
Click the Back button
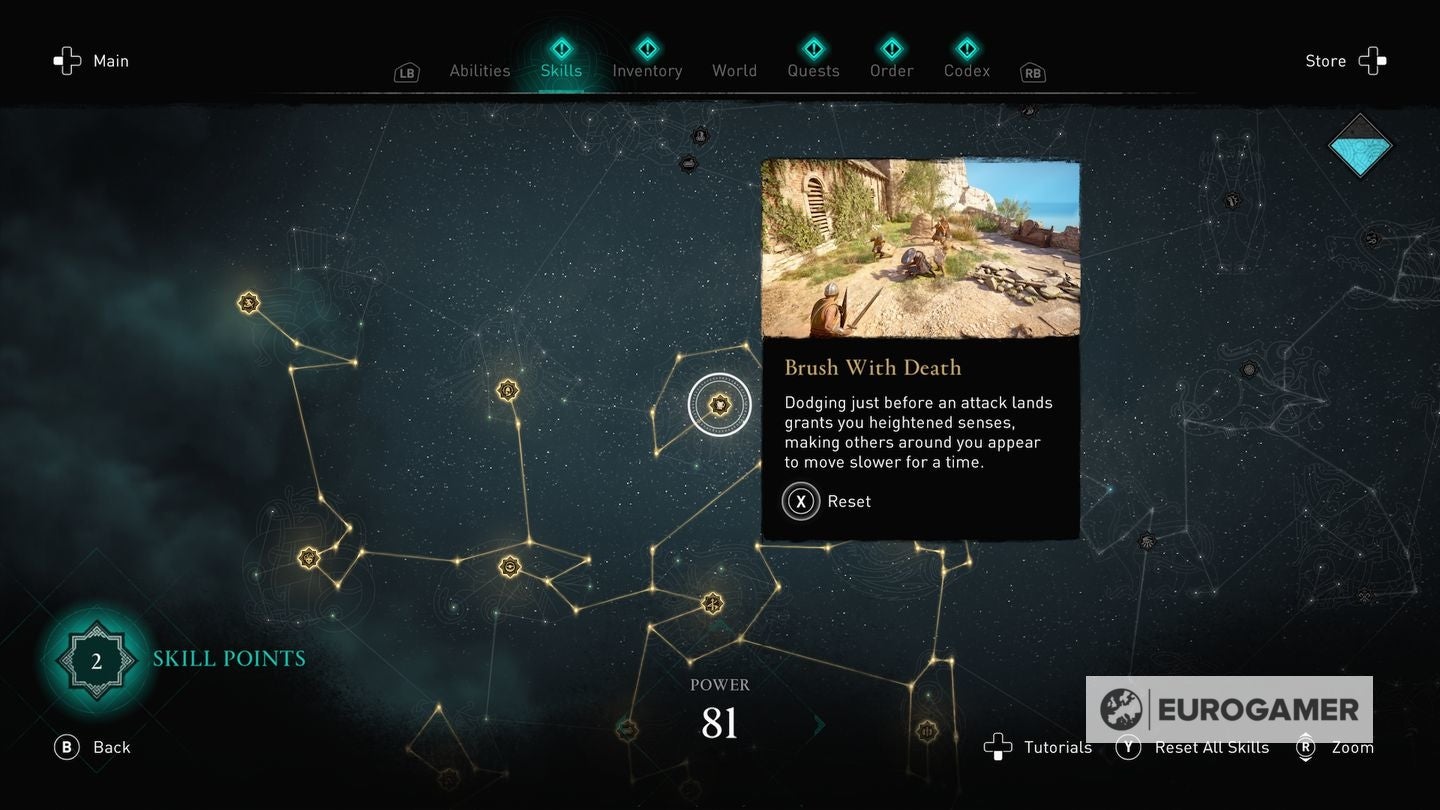click(93, 747)
